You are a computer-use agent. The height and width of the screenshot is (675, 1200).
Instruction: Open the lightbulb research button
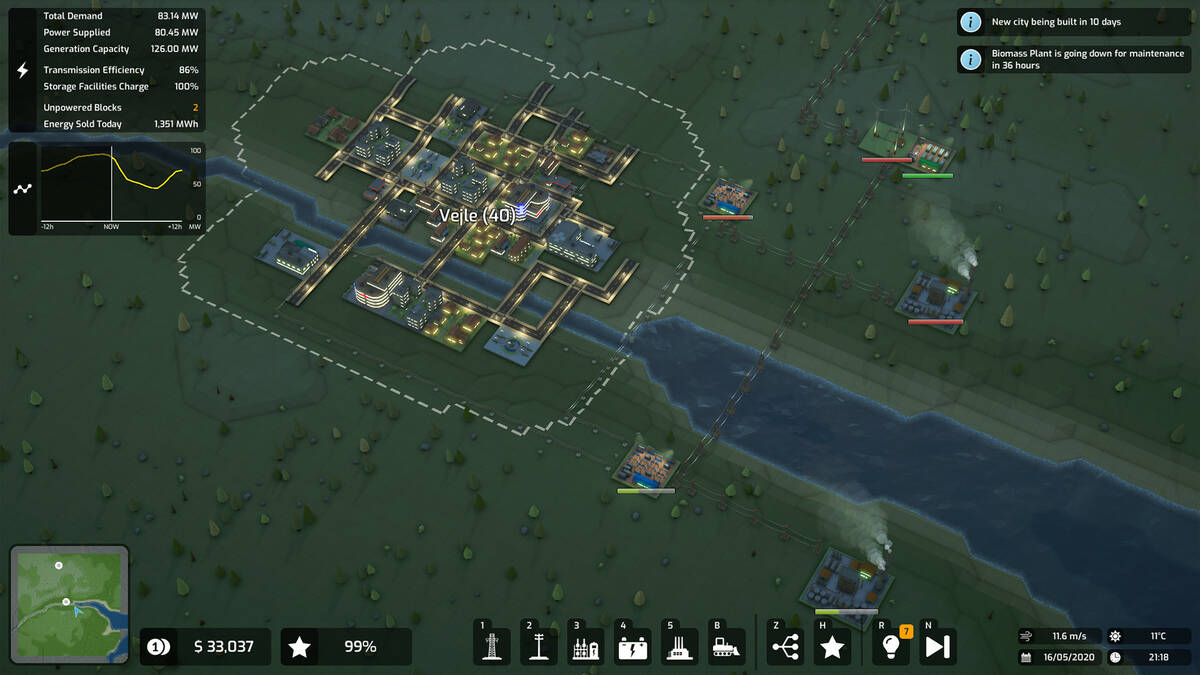click(x=890, y=646)
